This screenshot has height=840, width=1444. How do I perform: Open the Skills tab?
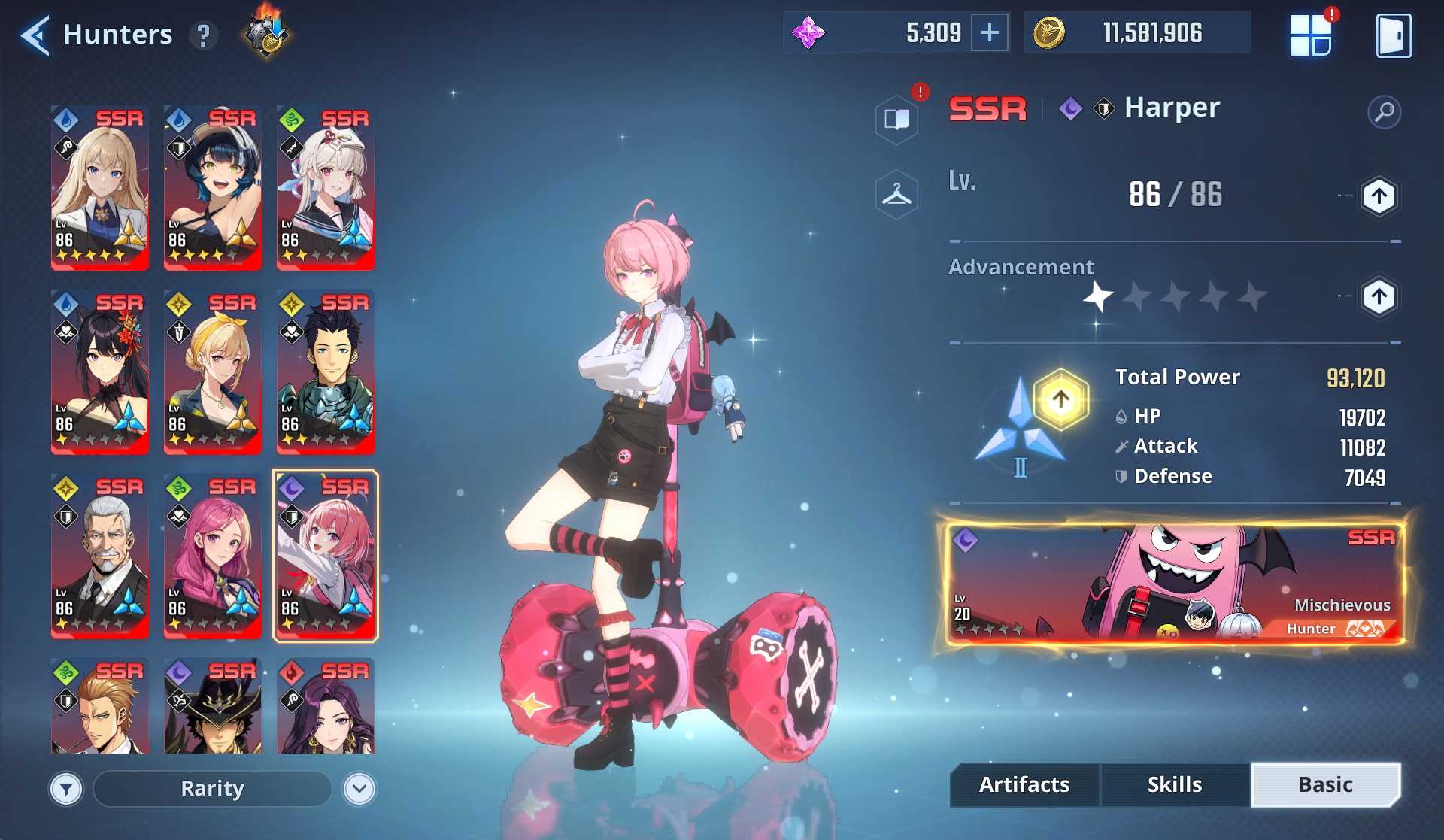pyautogui.click(x=1173, y=784)
